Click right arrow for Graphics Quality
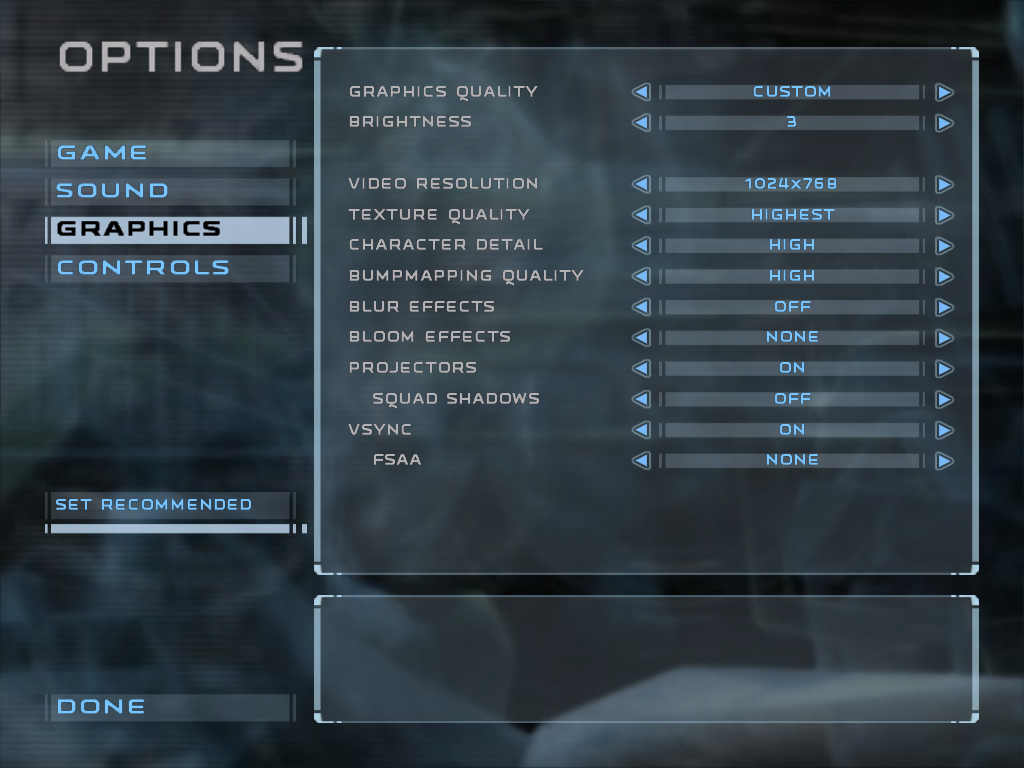The width and height of the screenshot is (1024, 768). [944, 92]
